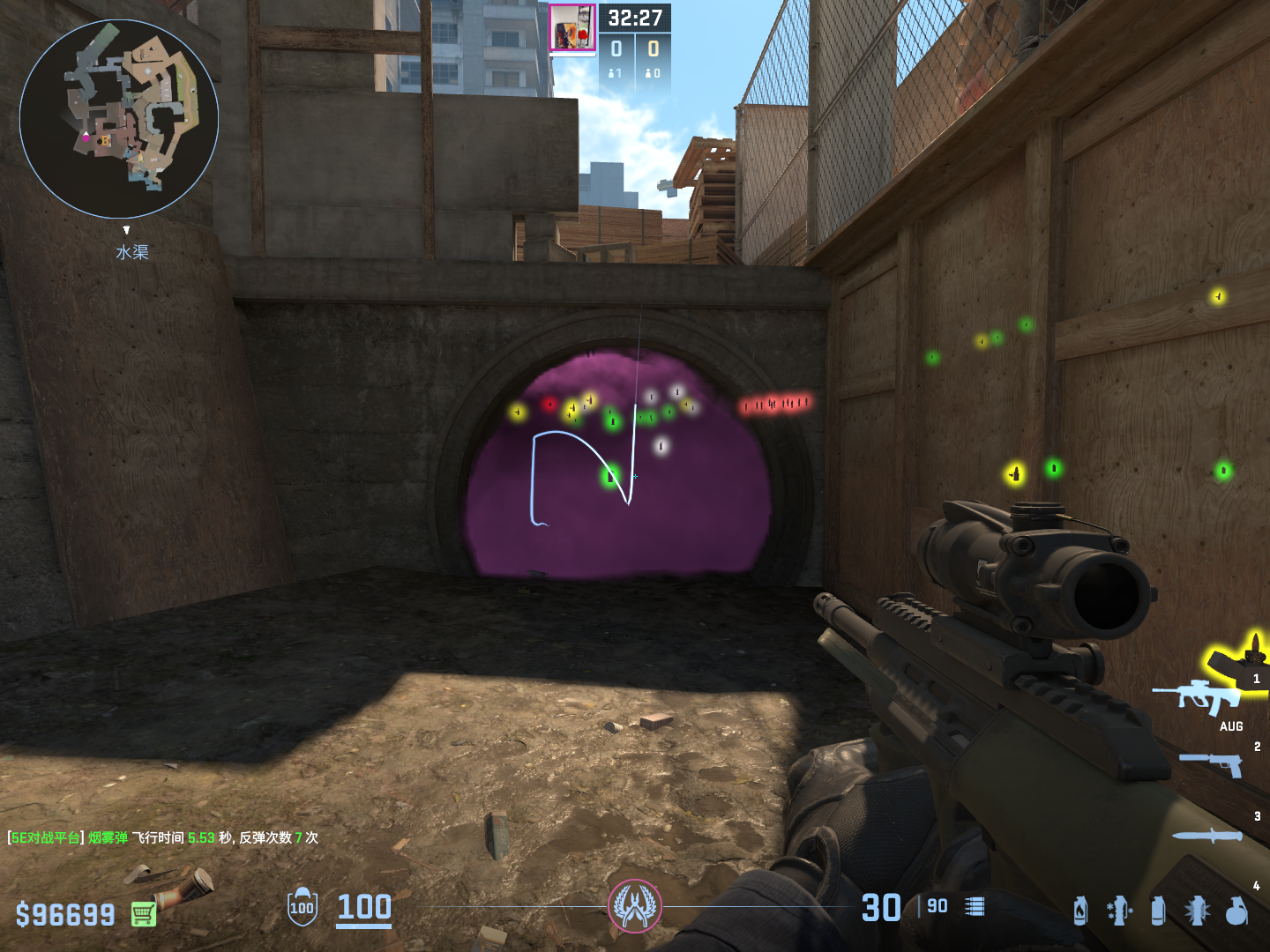The width and height of the screenshot is (1270, 952).
Task: Select the flashbang grenade icon
Action: (1197, 911)
